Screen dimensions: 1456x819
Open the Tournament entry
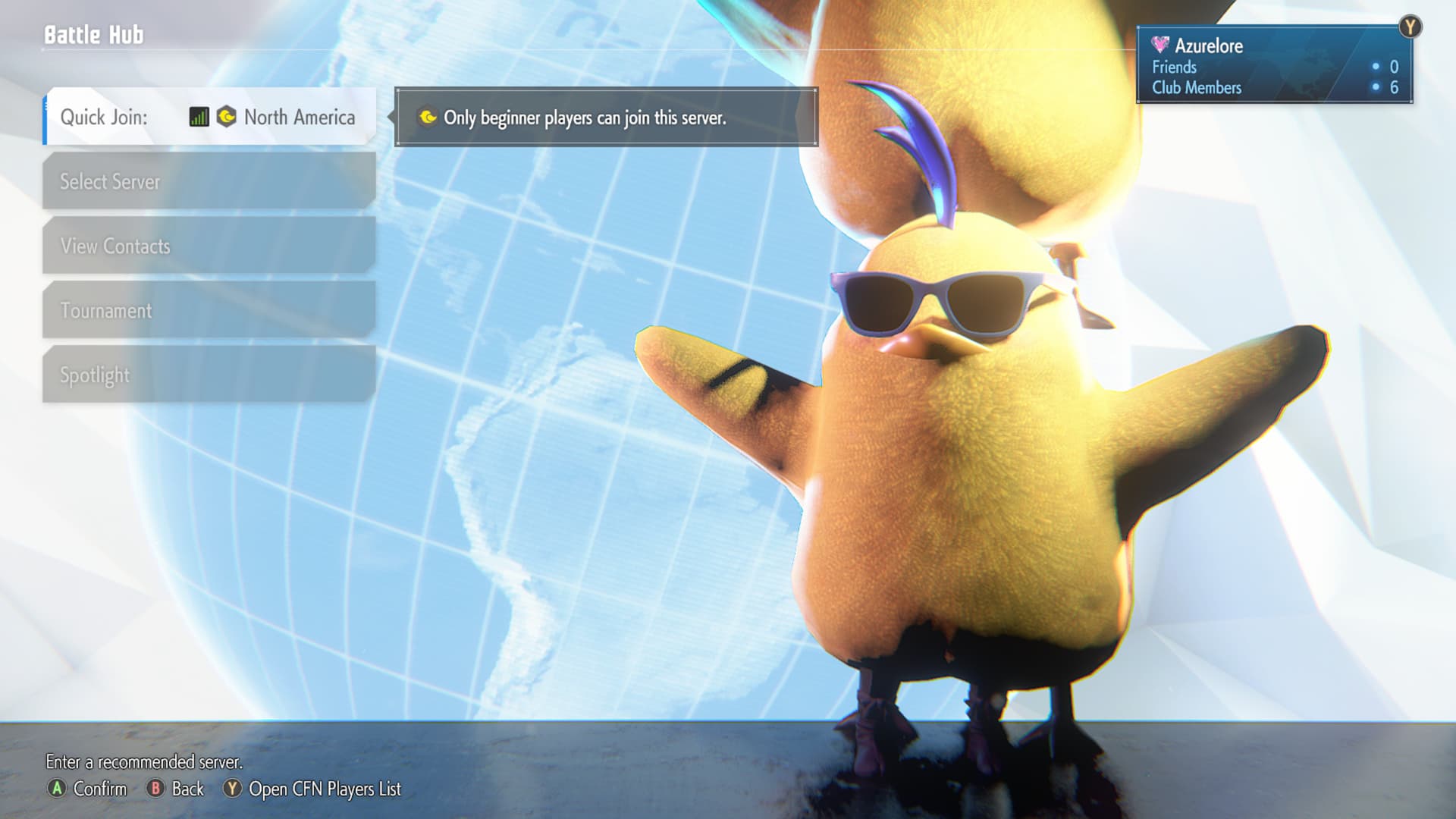[x=209, y=310]
